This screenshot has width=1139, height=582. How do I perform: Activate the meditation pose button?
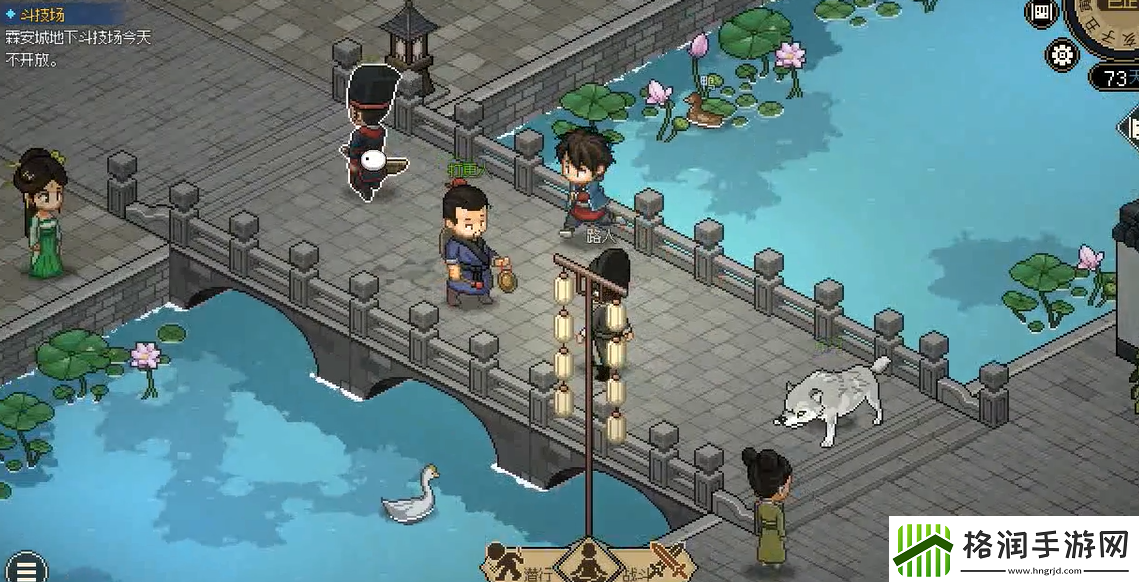587,563
